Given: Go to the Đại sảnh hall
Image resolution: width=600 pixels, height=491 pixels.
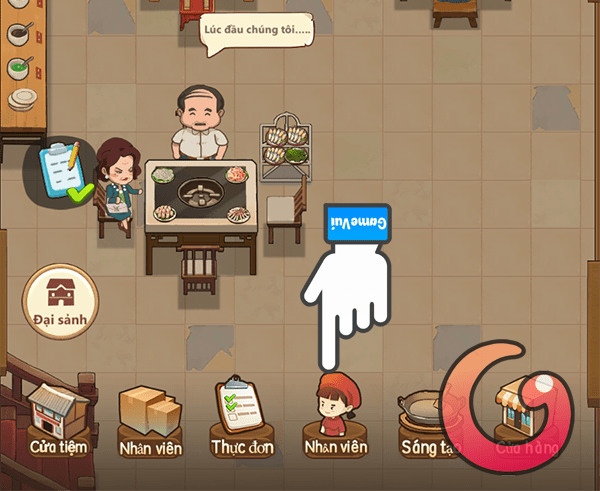Looking at the screenshot, I should tap(61, 301).
